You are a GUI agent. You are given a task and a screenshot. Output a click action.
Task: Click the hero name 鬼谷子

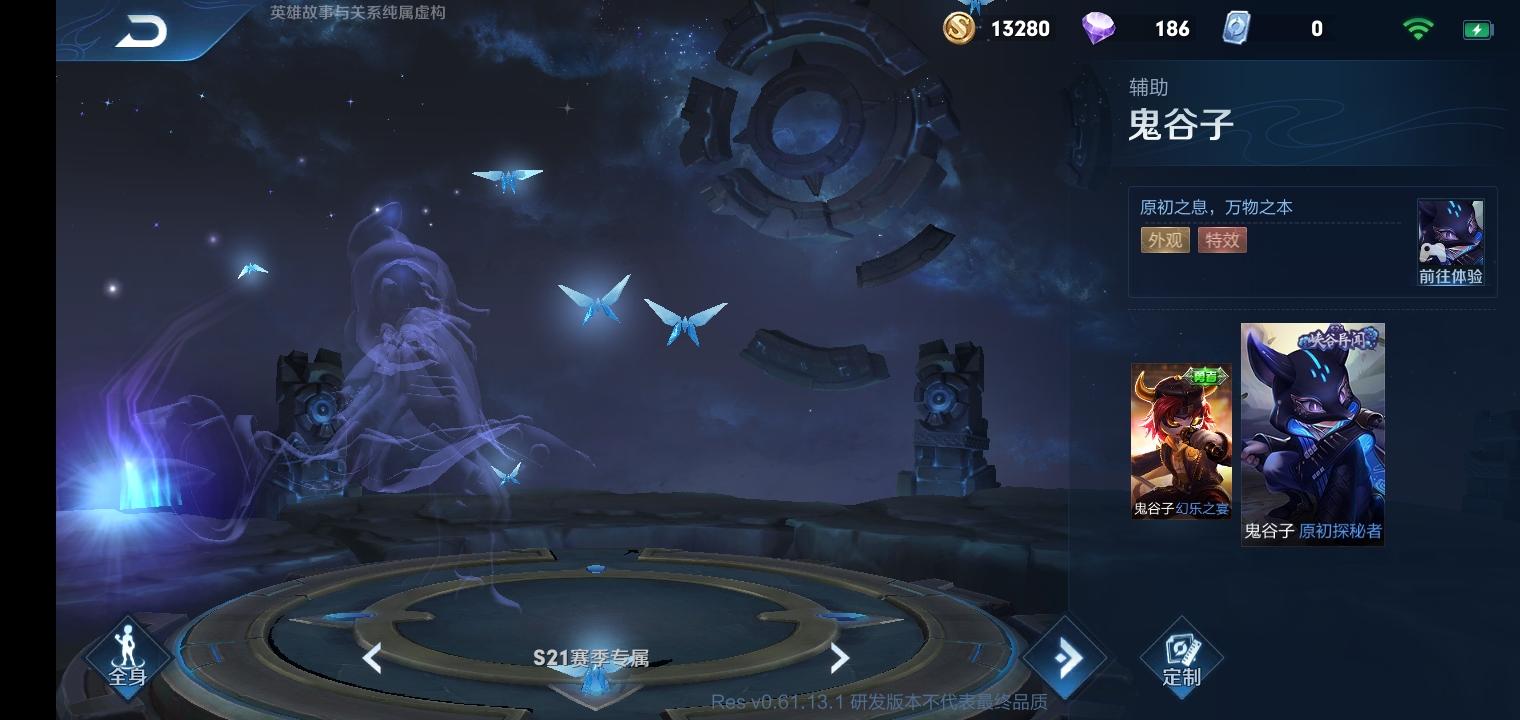[1181, 125]
